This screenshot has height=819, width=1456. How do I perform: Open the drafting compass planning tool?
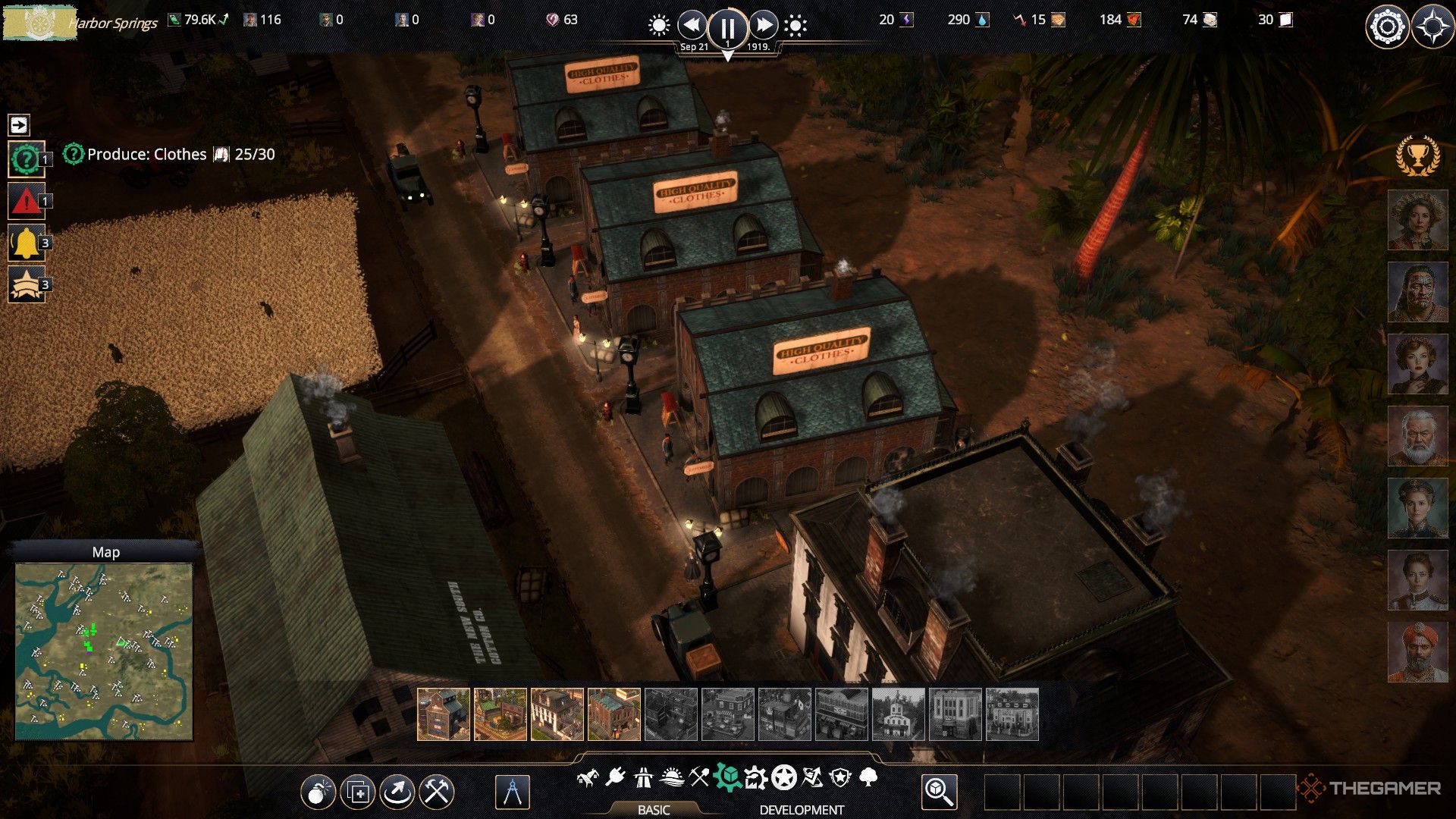point(512,792)
